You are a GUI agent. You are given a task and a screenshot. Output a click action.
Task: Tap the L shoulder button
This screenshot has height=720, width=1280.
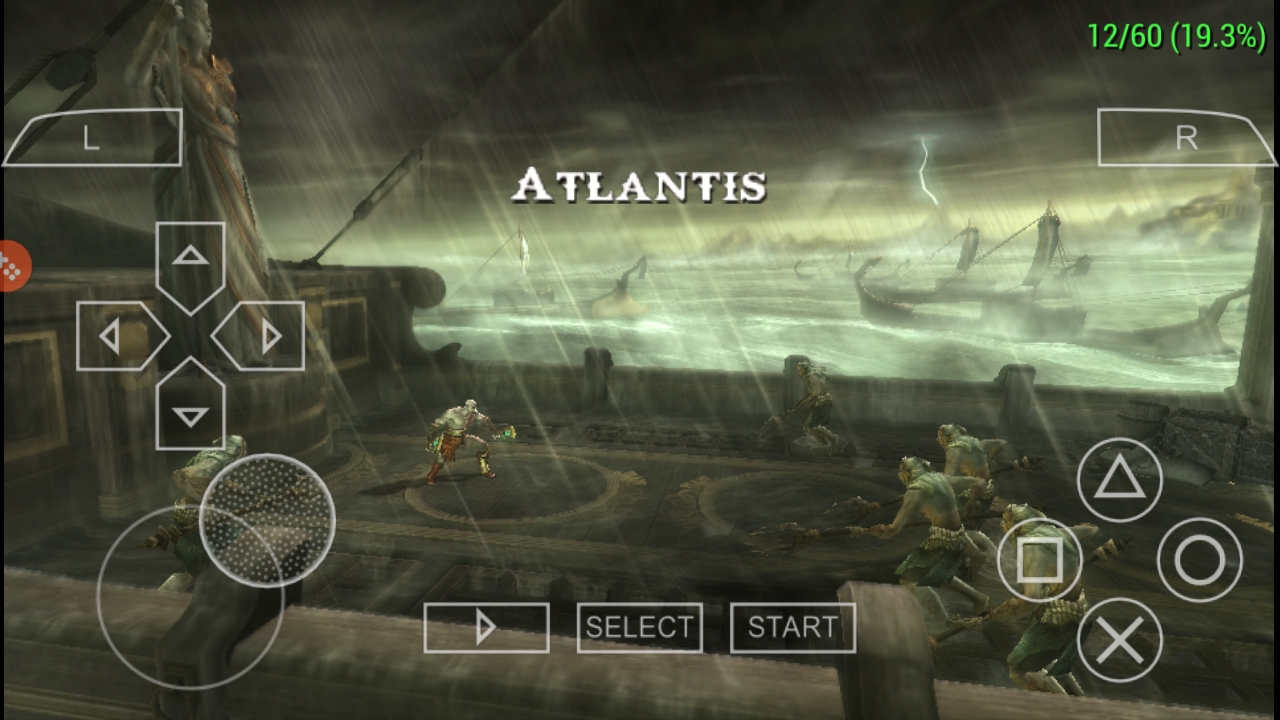[x=92, y=138]
